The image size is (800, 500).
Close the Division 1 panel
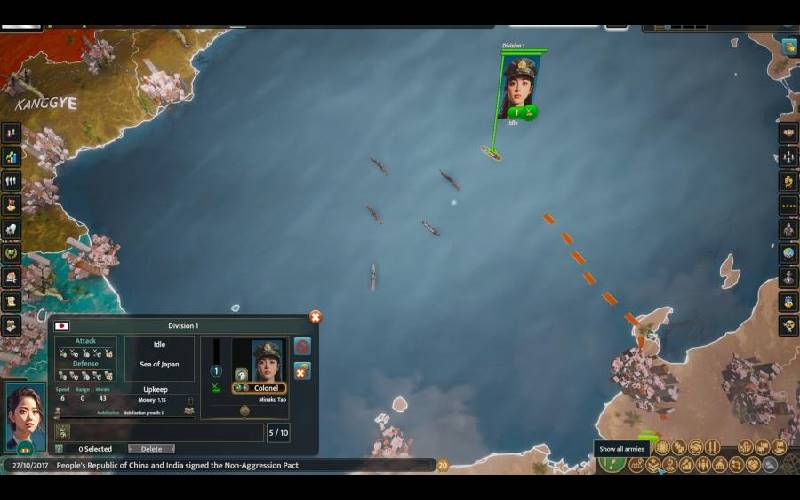315,317
